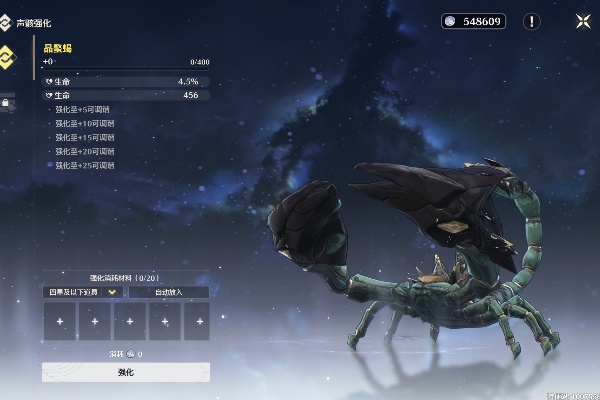
Task: Click the 强化 enhance button
Action: pos(126,372)
